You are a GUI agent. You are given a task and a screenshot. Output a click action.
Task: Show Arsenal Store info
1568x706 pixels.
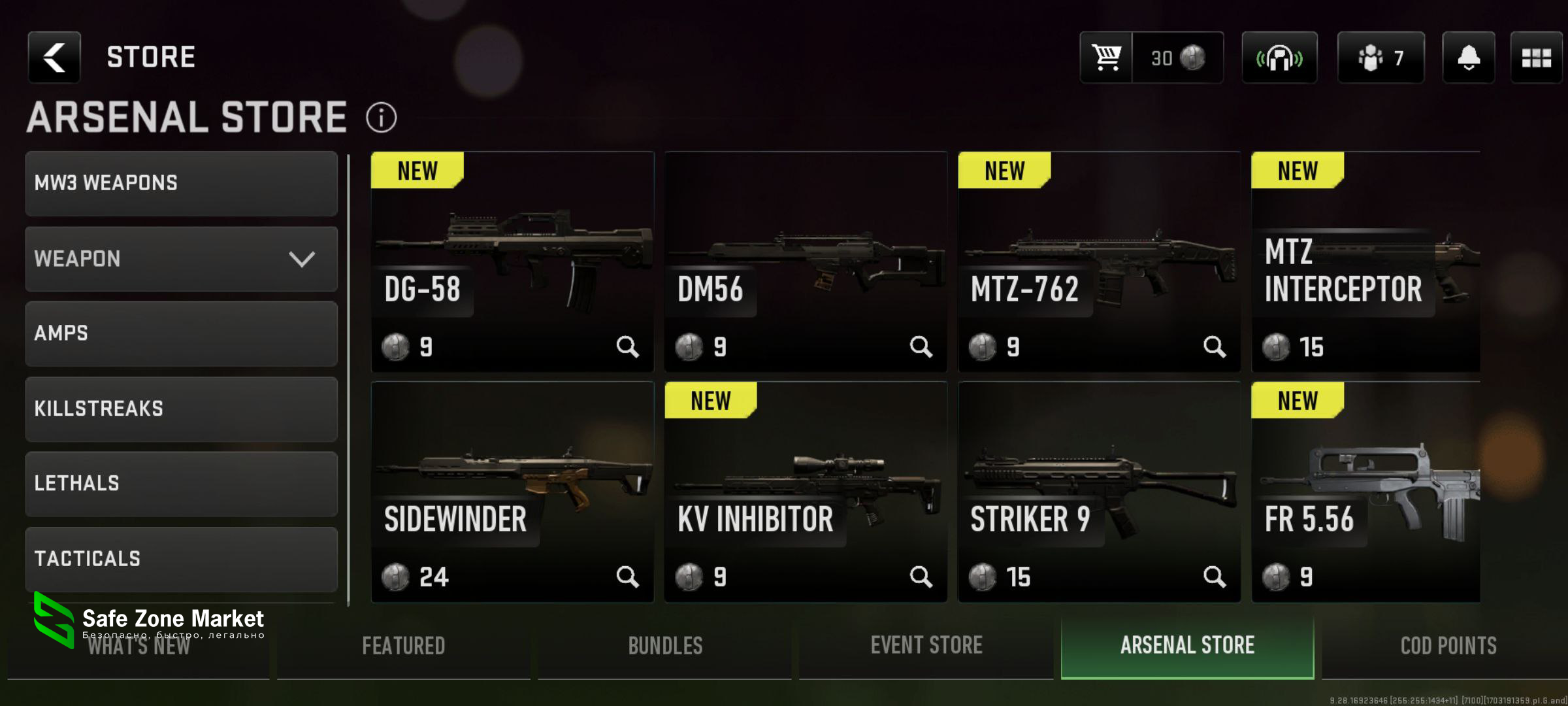pyautogui.click(x=382, y=118)
